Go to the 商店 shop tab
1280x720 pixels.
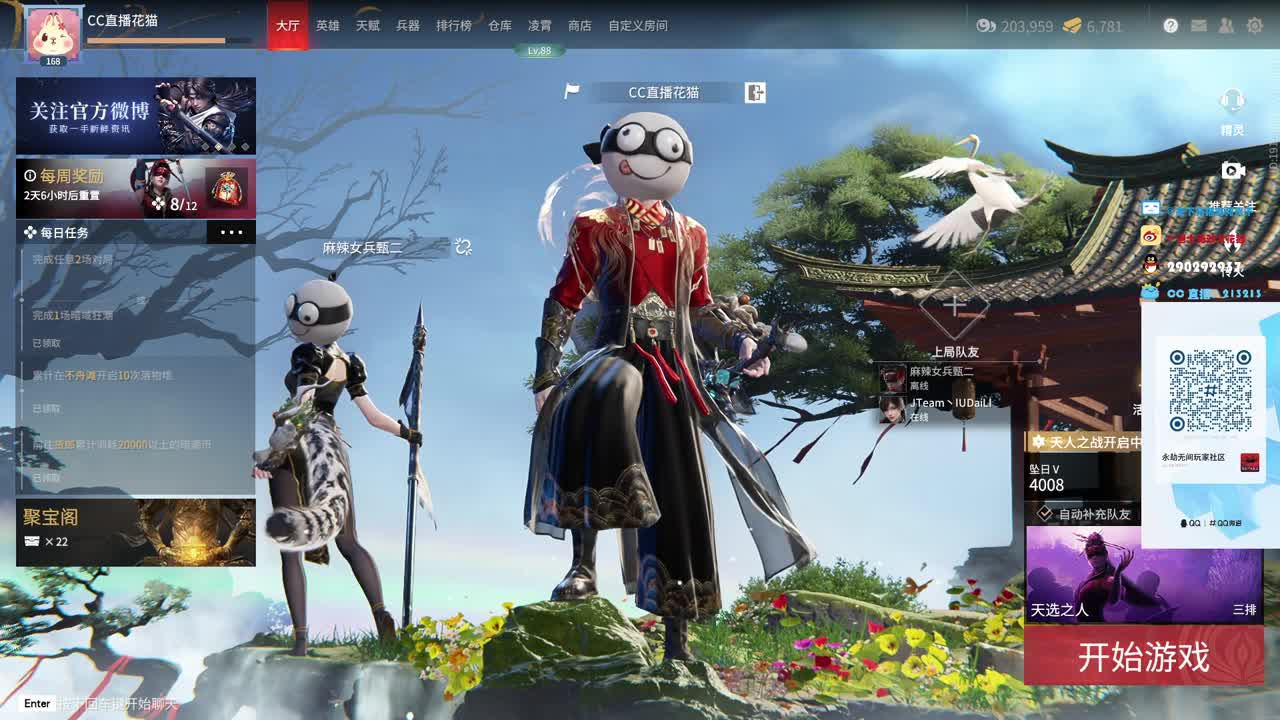[x=580, y=26]
